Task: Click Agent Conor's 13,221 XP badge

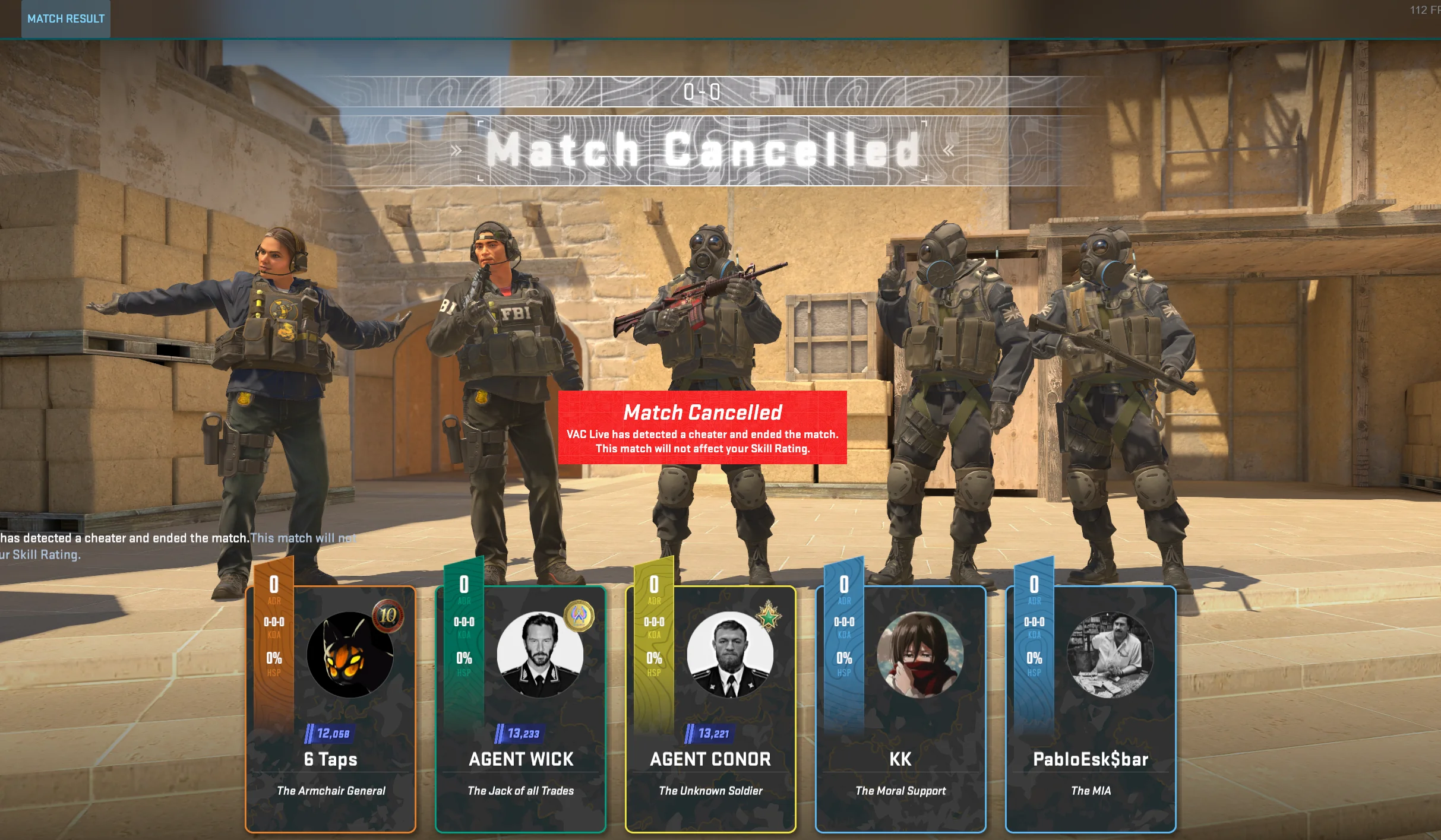Action: [x=707, y=734]
